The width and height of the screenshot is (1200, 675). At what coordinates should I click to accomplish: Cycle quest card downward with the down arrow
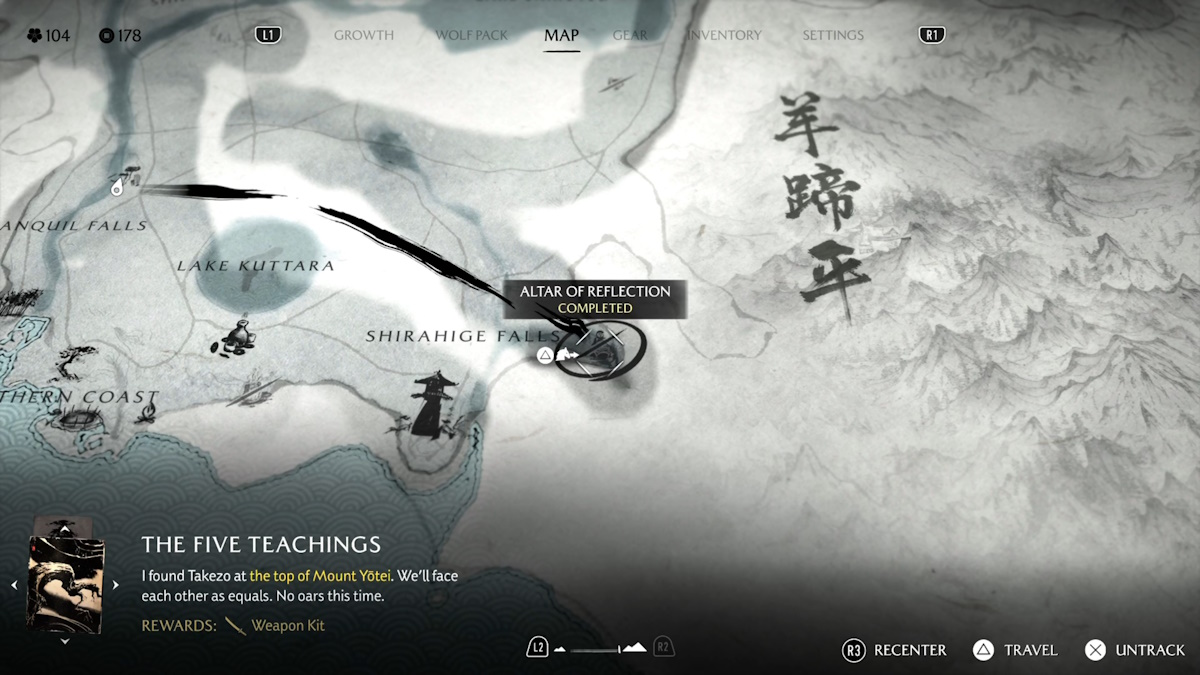65,641
